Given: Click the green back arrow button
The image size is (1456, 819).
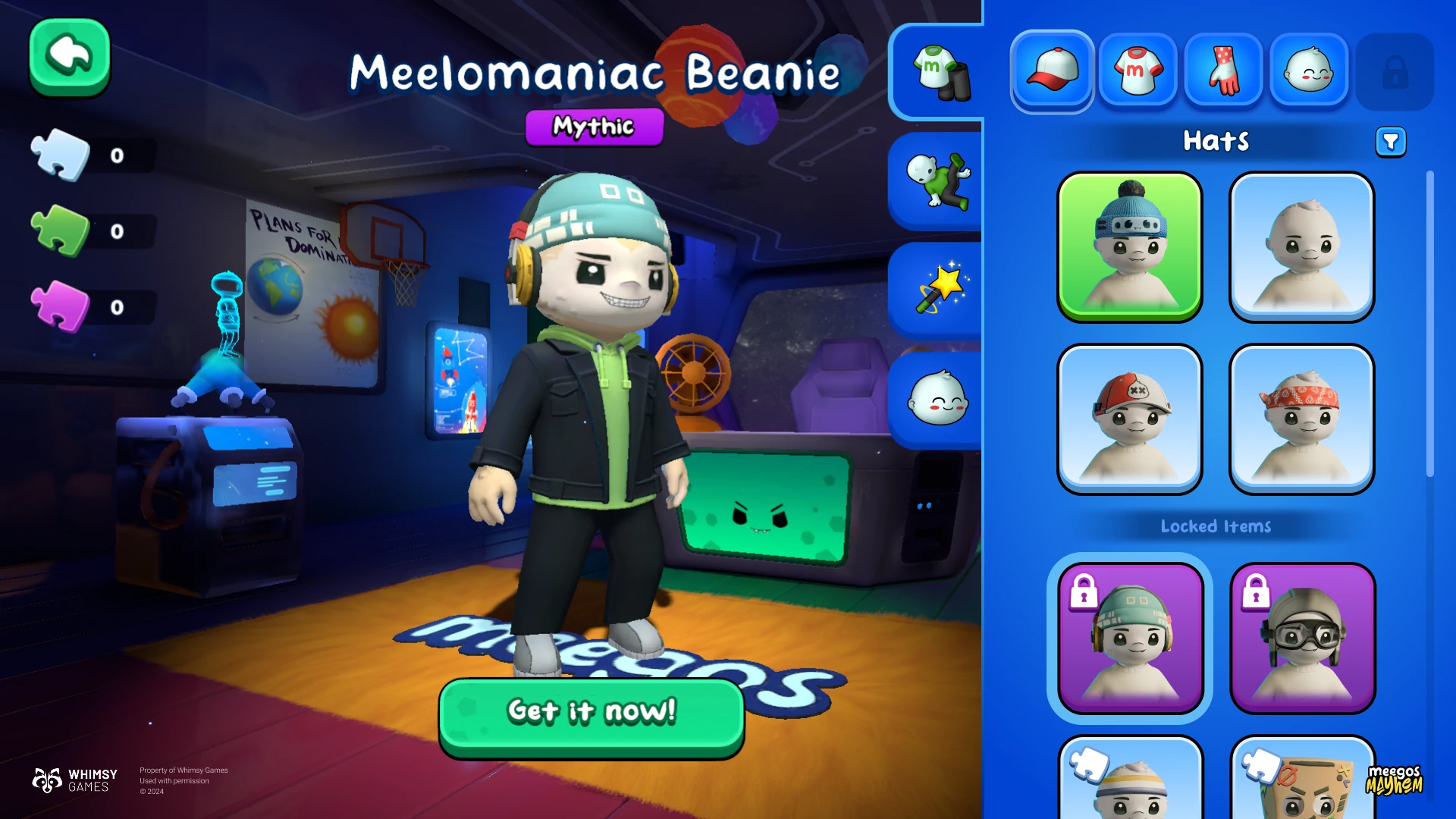Looking at the screenshot, I should pos(70,57).
